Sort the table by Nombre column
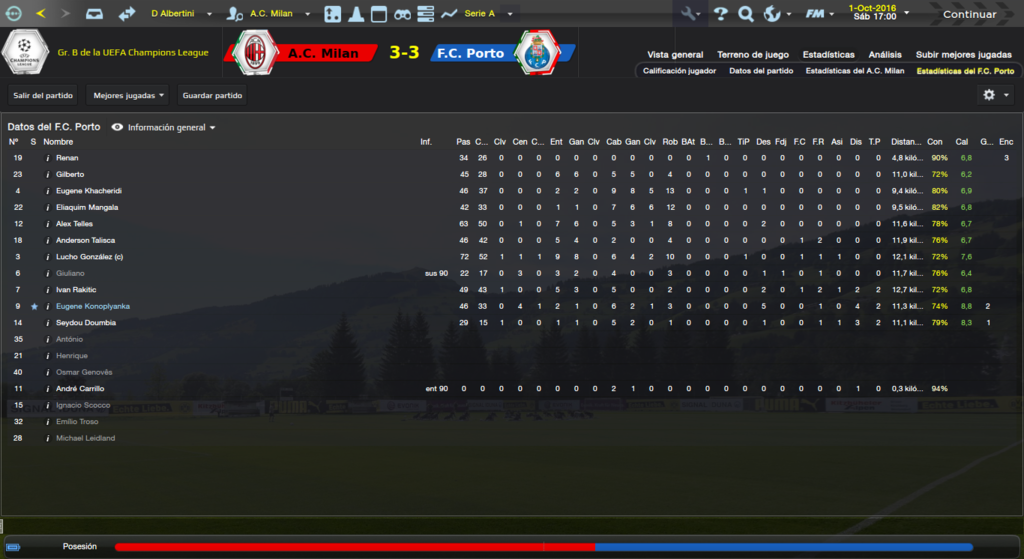This screenshot has width=1024, height=559. (x=59, y=142)
